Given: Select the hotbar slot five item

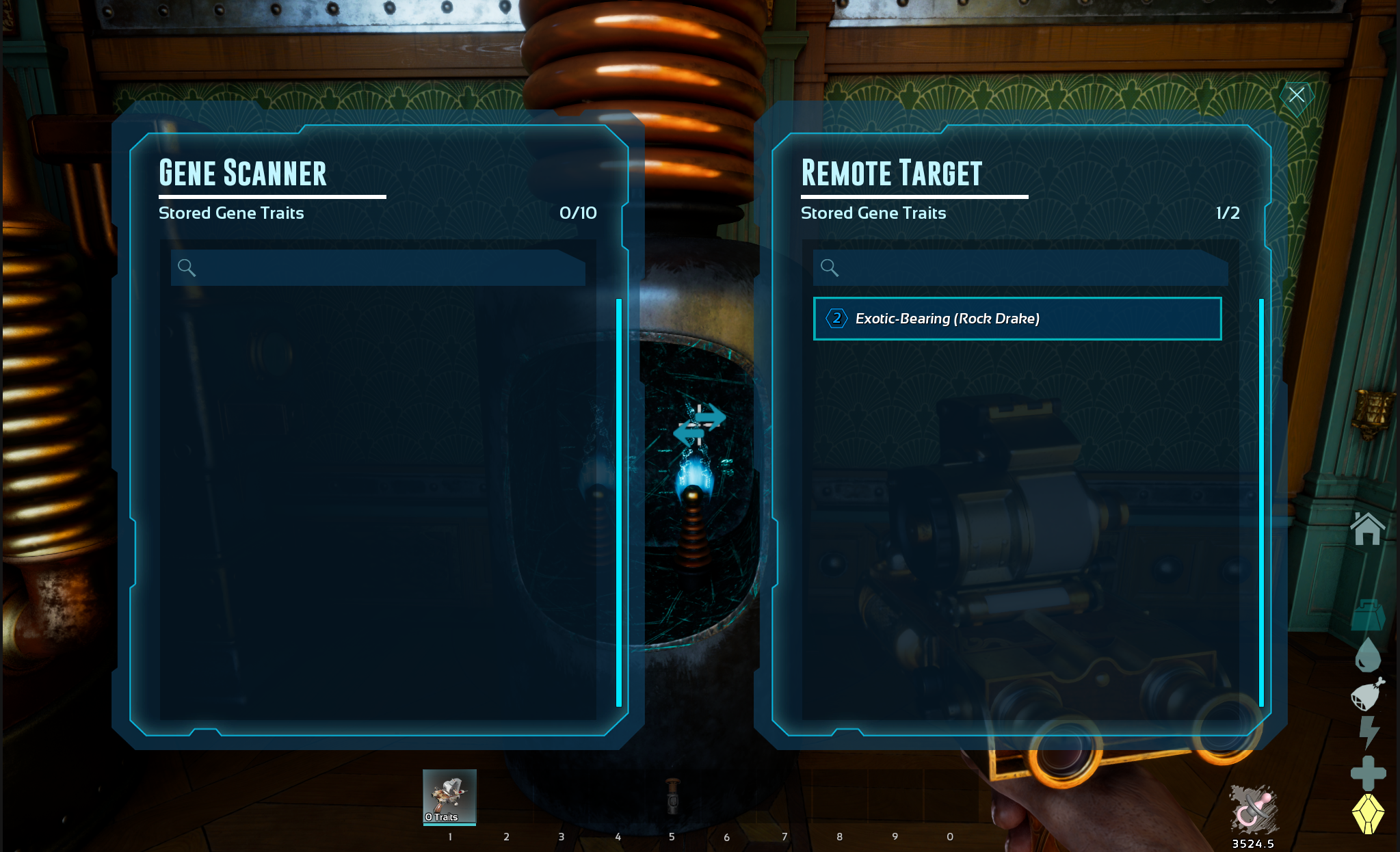Looking at the screenshot, I should click(x=673, y=797).
